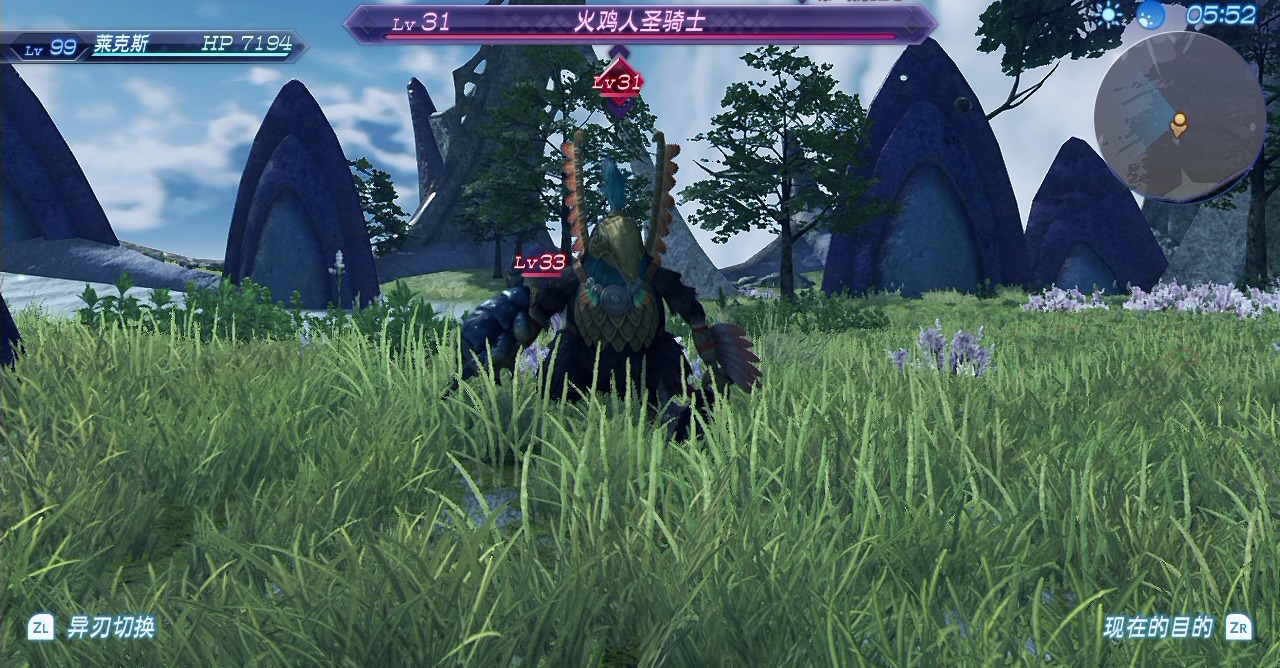The width and height of the screenshot is (1280, 668).
Task: Click the sun weather icon
Action: (1110, 14)
